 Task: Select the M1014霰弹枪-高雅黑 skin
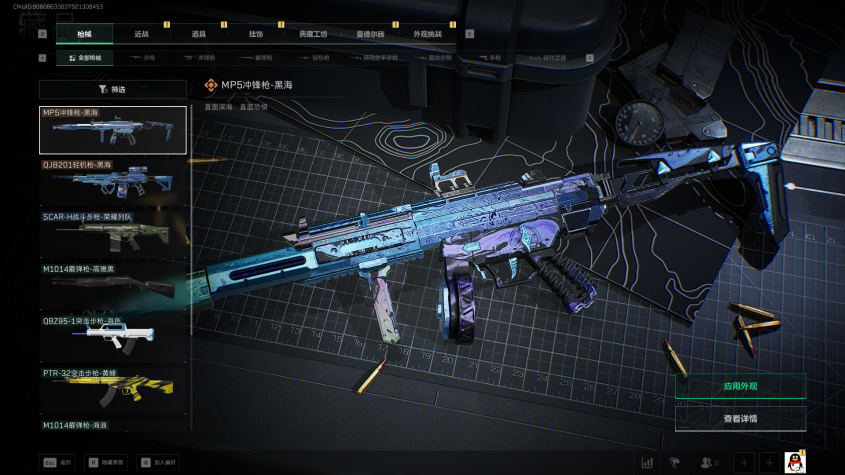[x=113, y=286]
